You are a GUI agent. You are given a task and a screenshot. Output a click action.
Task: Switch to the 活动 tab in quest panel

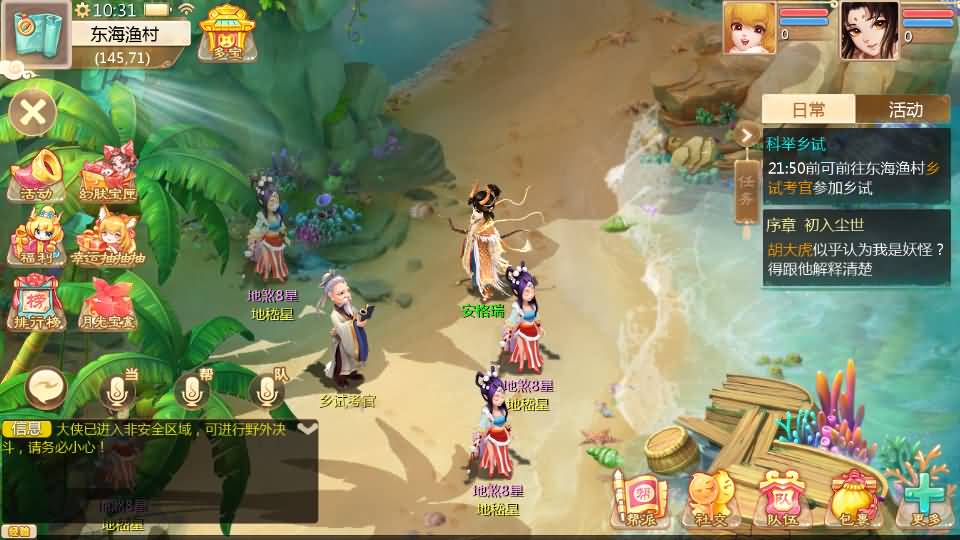pyautogui.click(x=904, y=110)
